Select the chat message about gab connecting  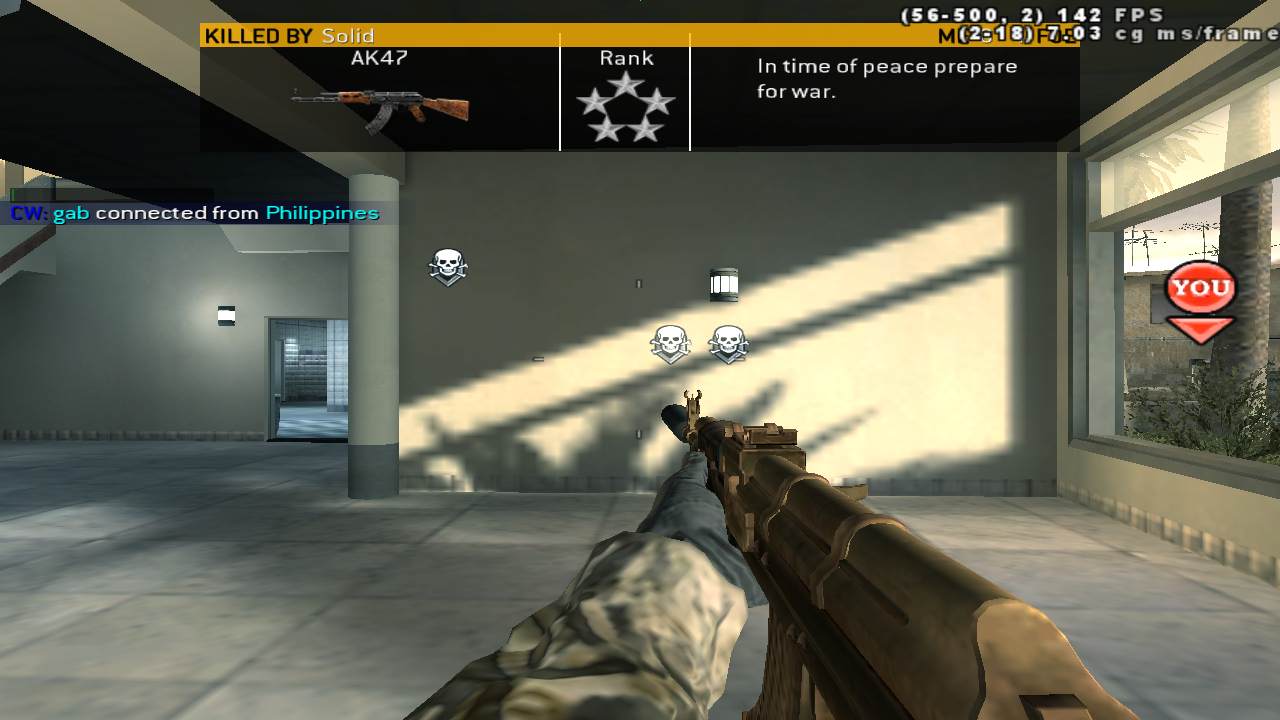tap(195, 213)
